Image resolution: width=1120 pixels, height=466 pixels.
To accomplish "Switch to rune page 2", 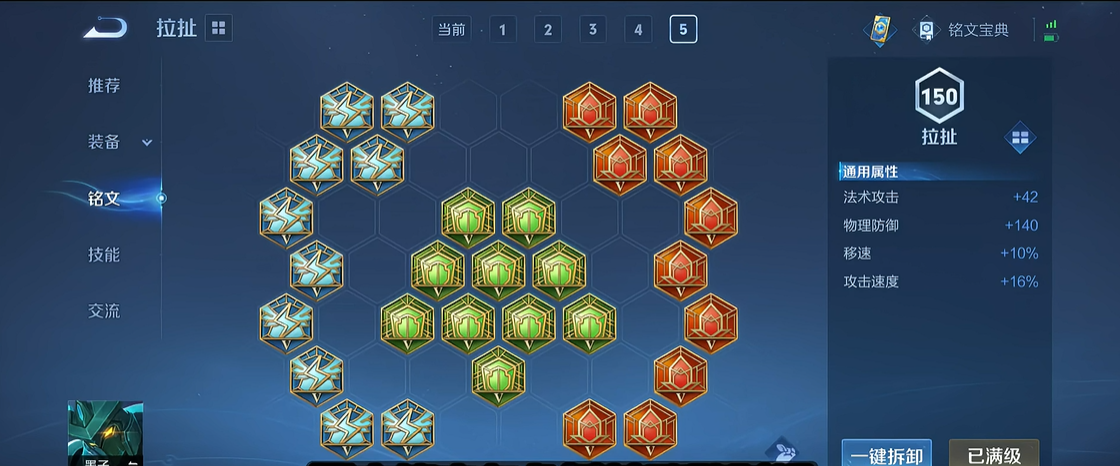I will point(547,29).
